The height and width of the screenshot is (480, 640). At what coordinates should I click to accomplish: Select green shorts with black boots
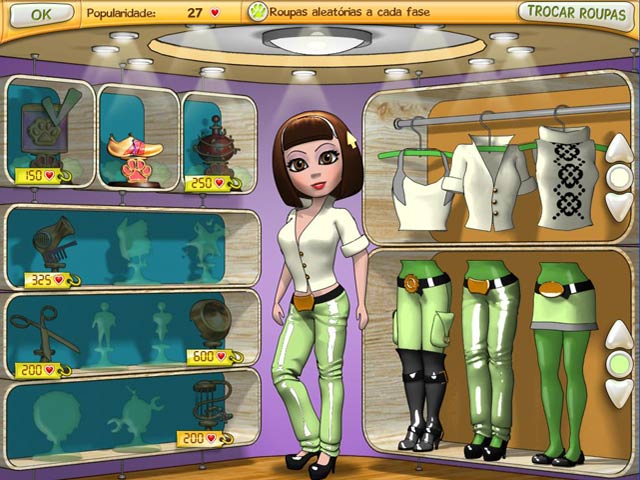[x=420, y=350]
